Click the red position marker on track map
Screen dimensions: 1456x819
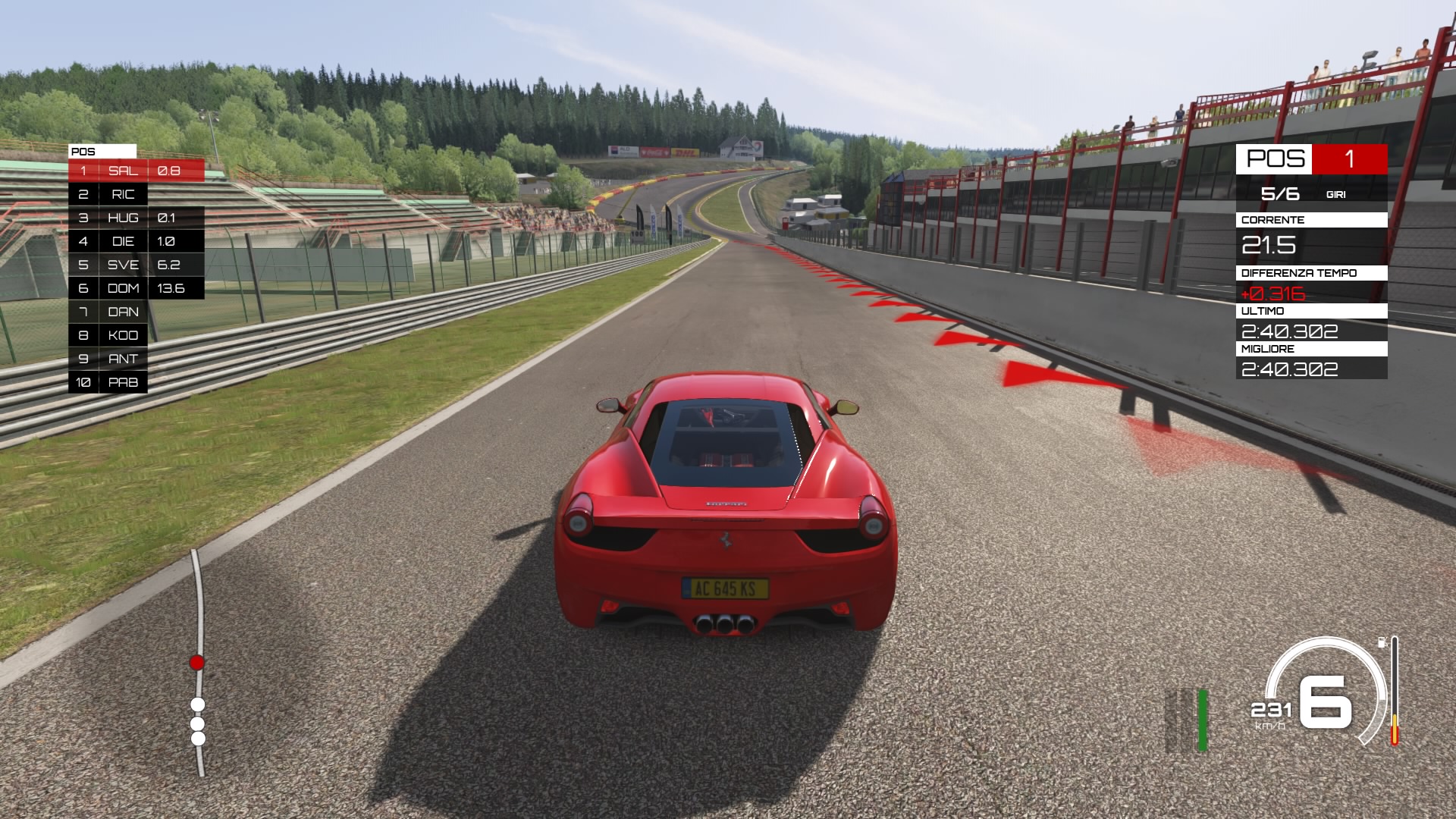point(197,663)
